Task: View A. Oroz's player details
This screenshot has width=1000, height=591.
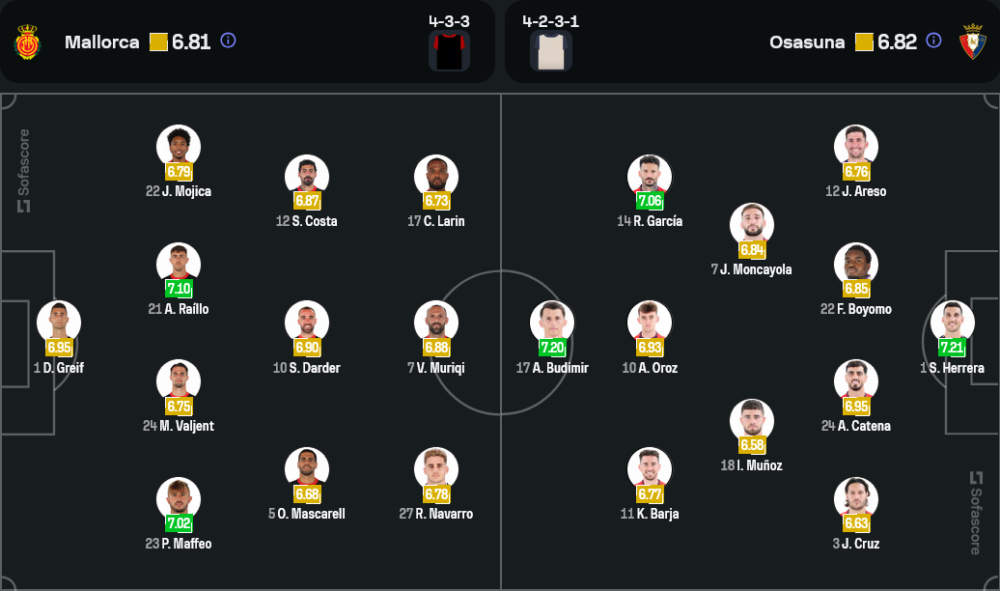Action: (x=650, y=323)
